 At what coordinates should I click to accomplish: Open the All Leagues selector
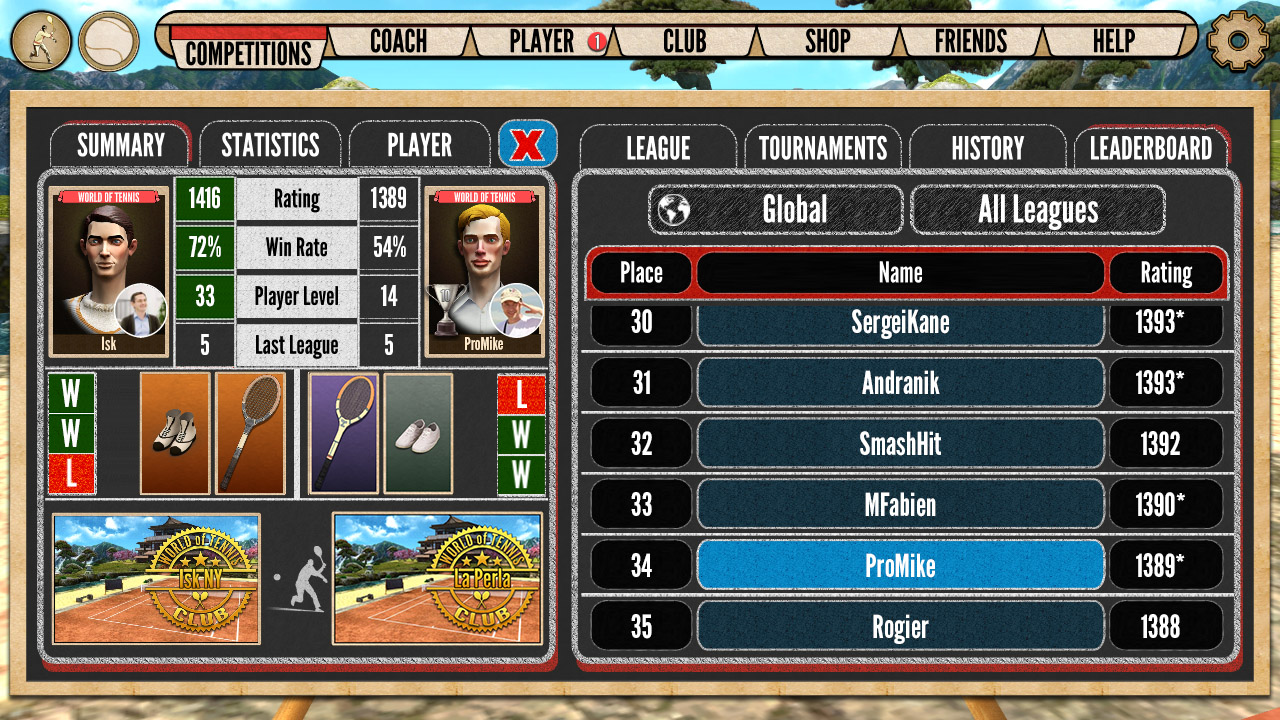pyautogui.click(x=1041, y=209)
